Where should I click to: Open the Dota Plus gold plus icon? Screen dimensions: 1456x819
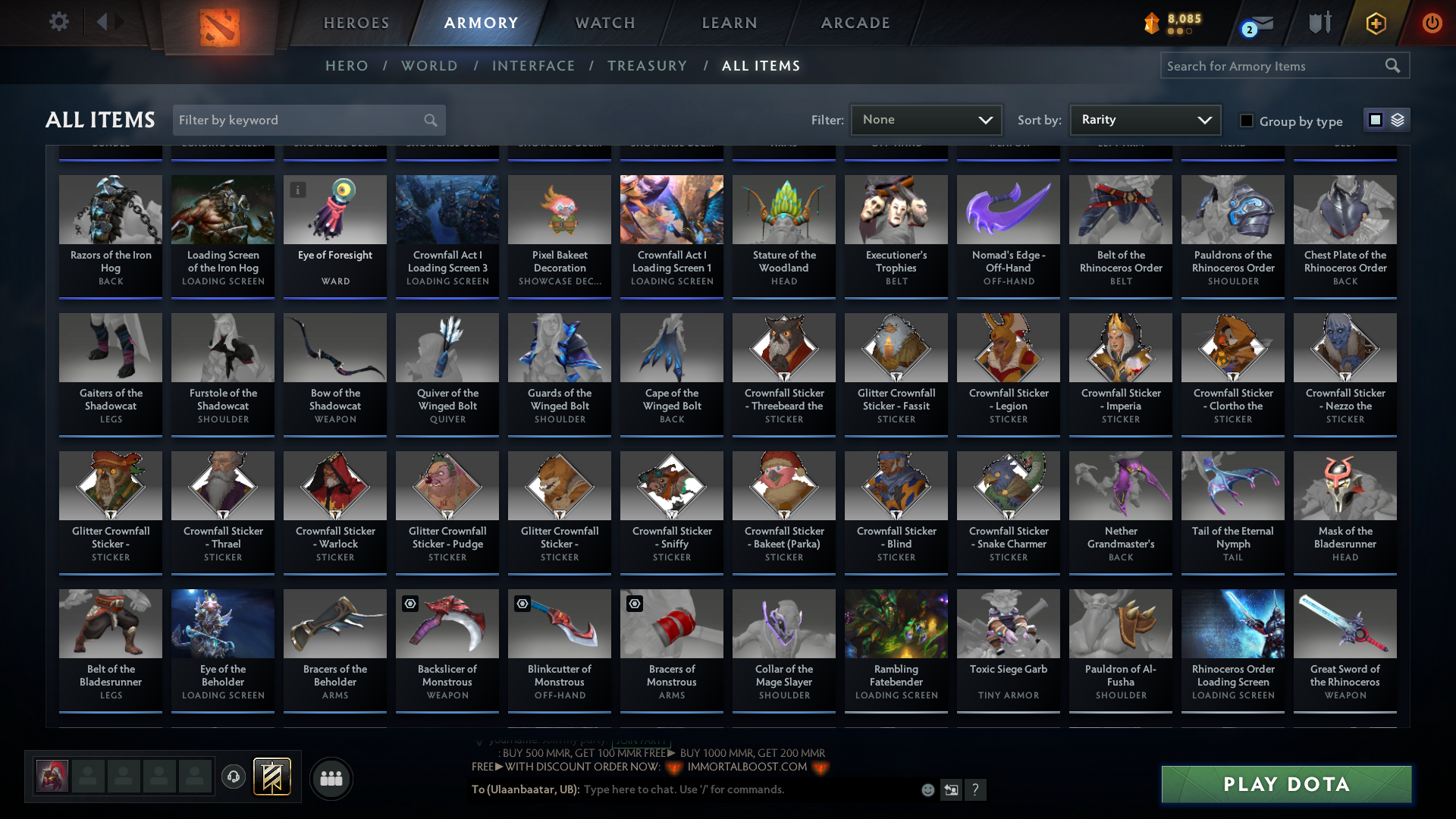click(1375, 23)
